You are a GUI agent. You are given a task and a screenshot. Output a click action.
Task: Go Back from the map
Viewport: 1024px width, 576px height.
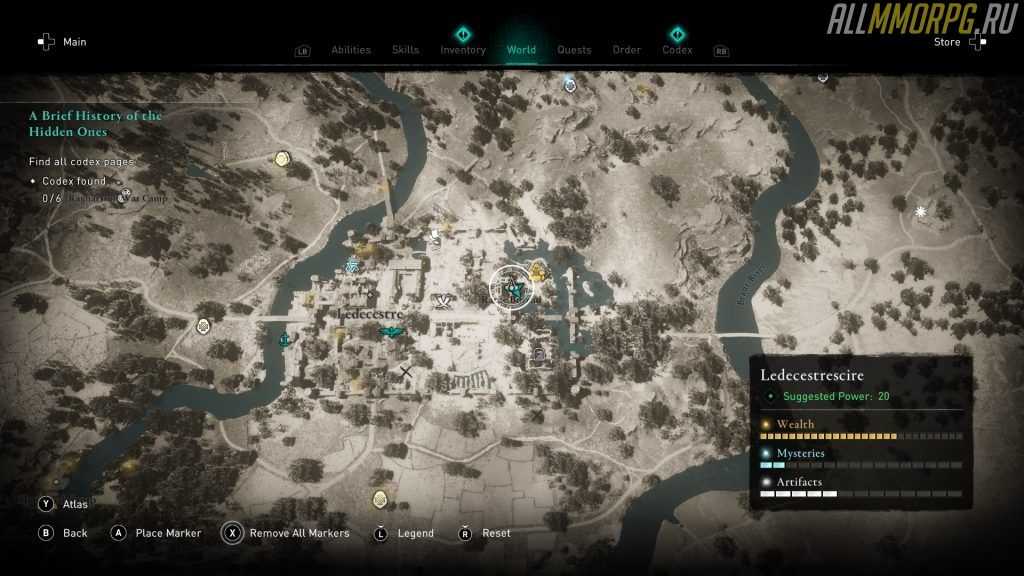point(64,533)
